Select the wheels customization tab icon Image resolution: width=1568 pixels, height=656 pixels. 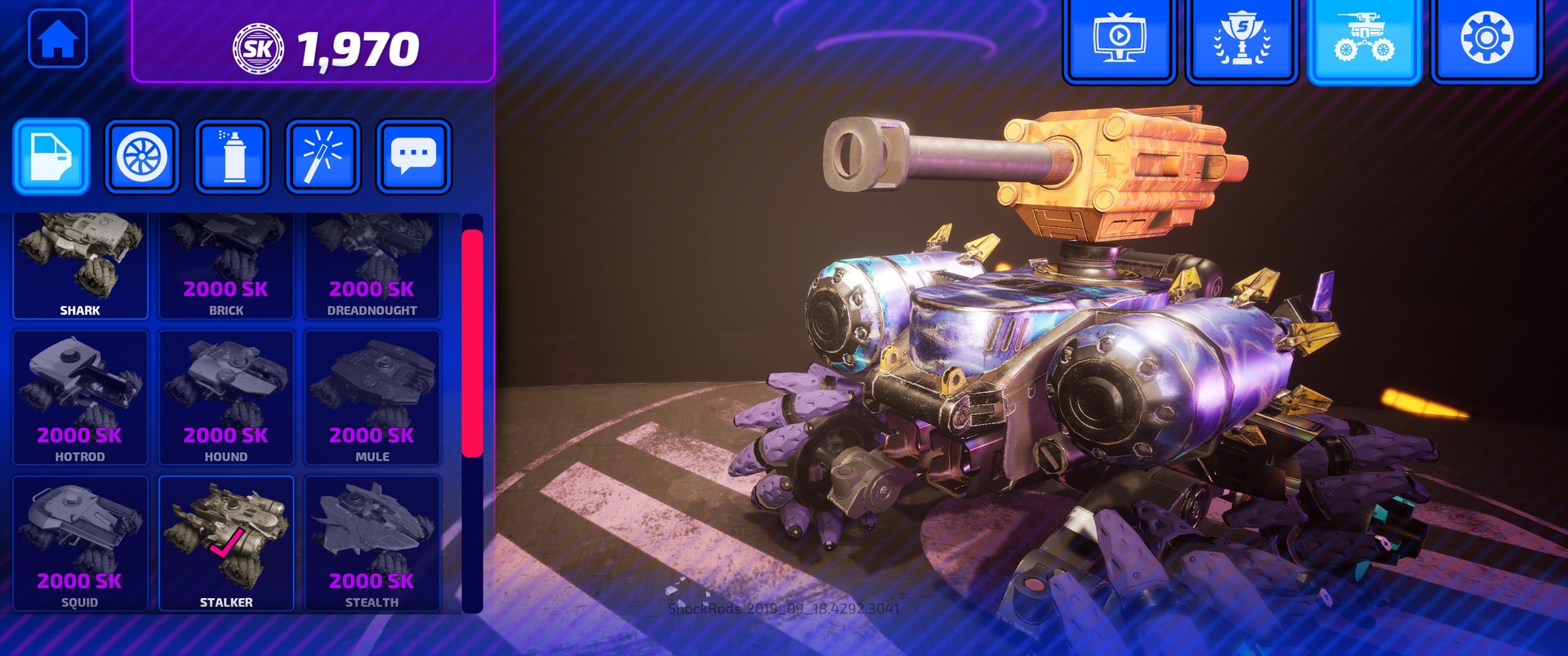click(141, 156)
